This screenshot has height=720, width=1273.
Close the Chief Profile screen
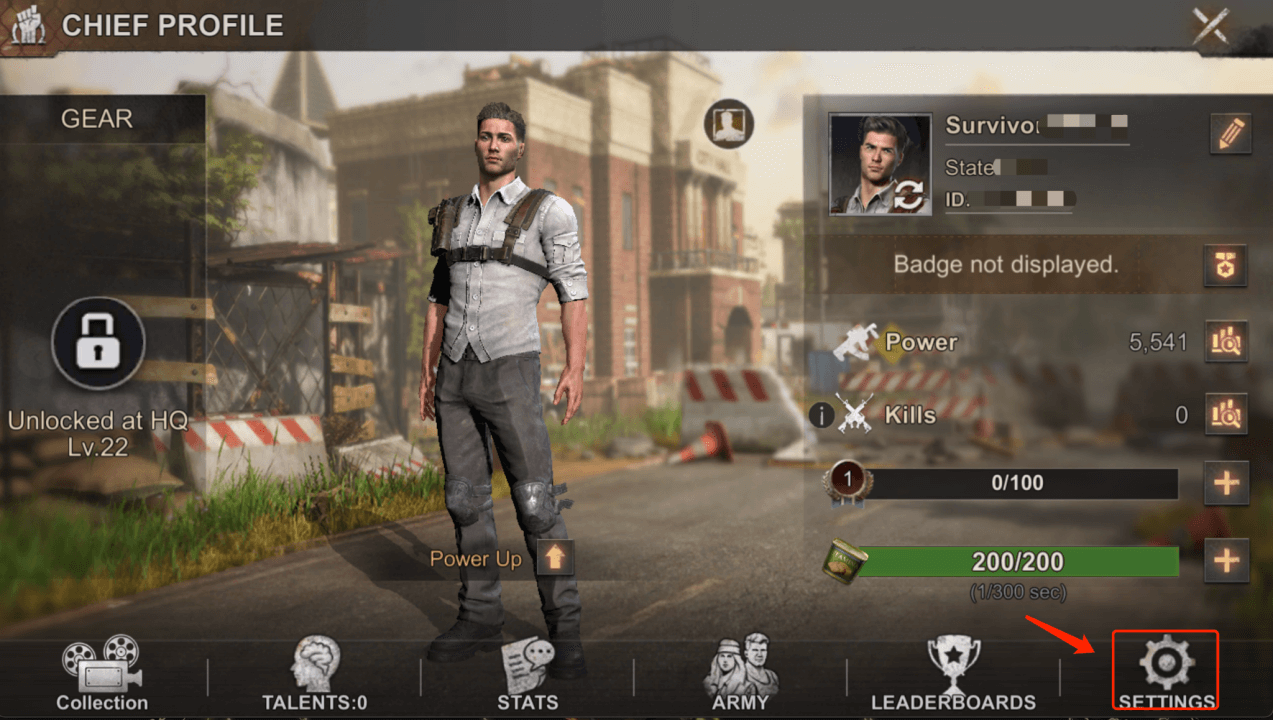point(1211,26)
